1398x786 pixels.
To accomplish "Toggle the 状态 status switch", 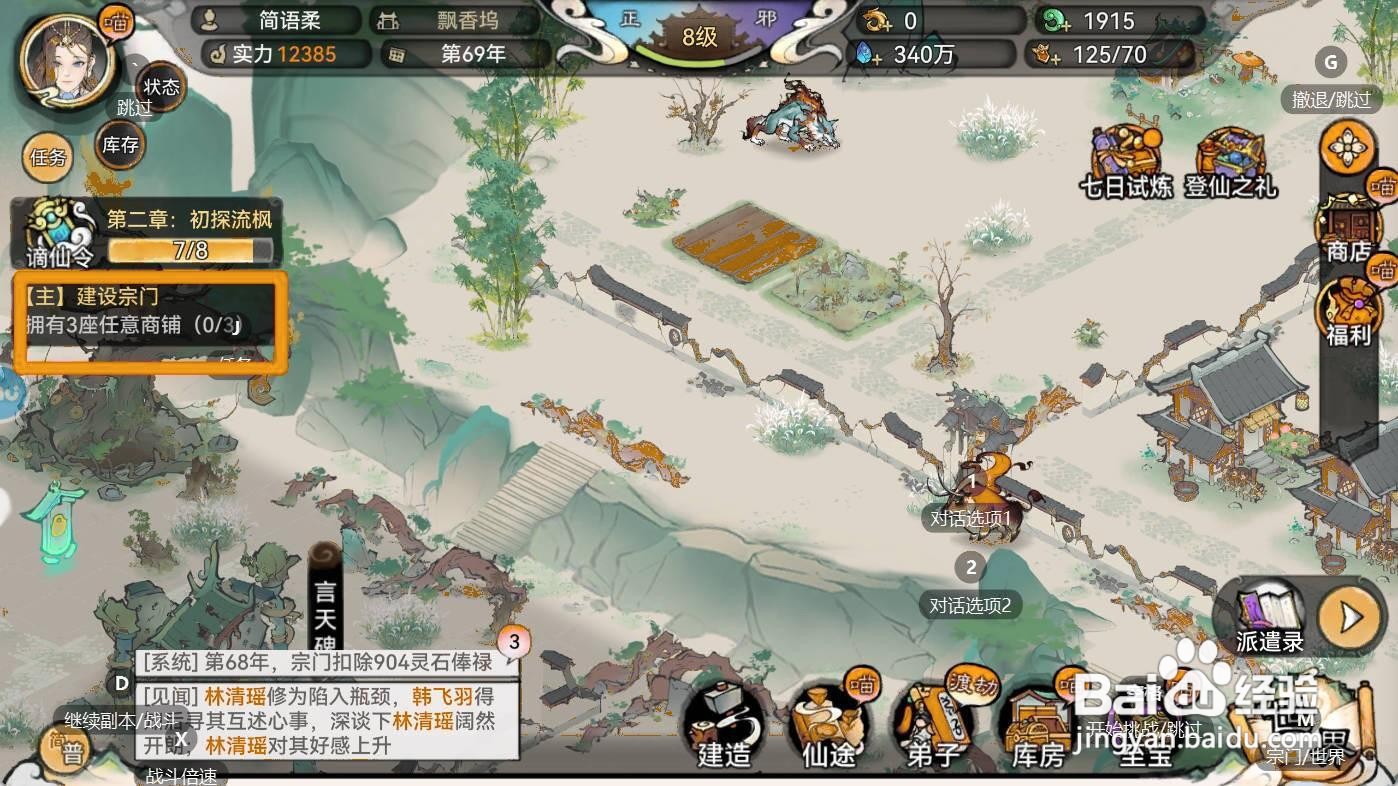I will [x=160, y=88].
